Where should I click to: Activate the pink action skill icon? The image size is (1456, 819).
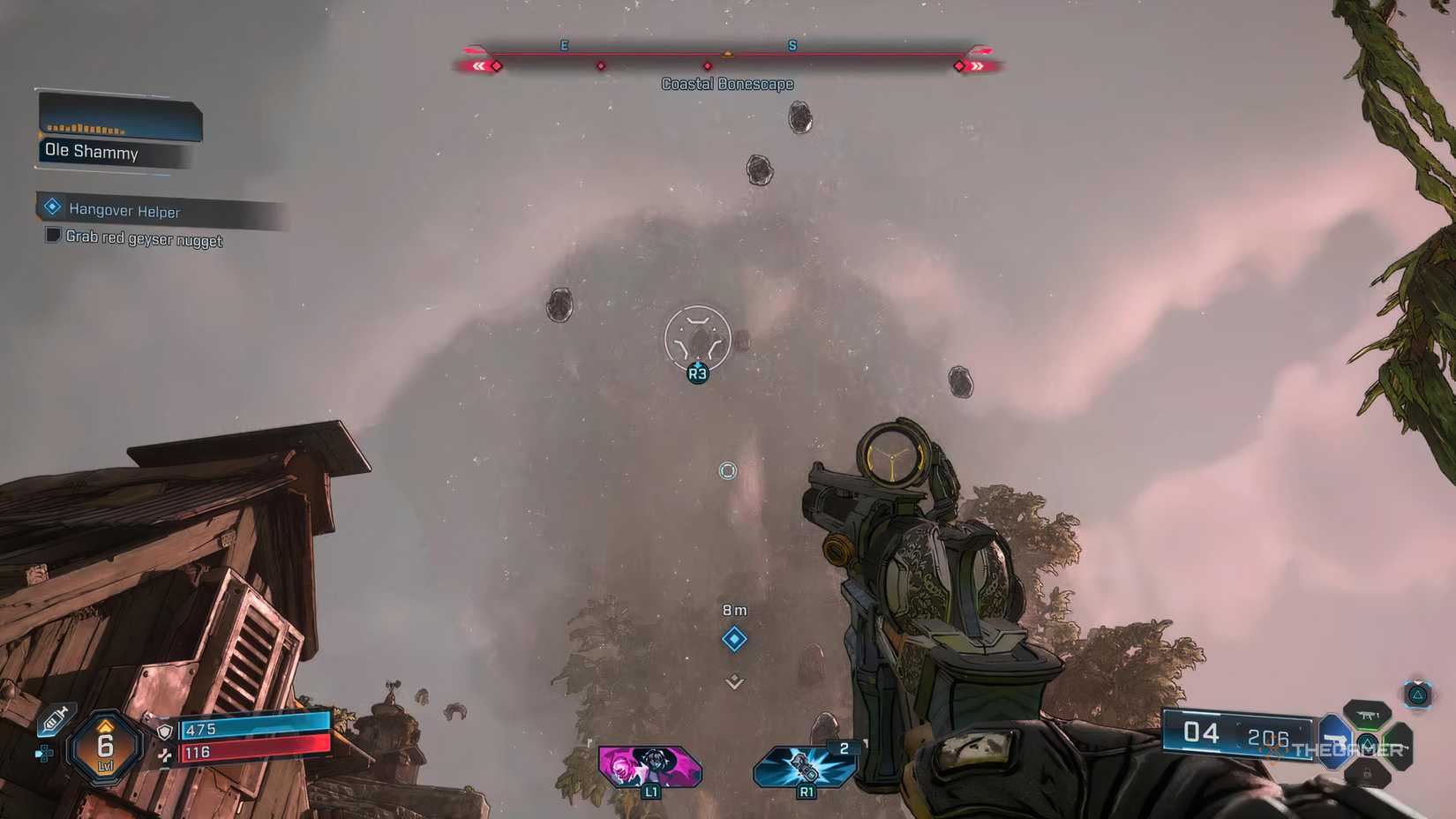[x=649, y=765]
